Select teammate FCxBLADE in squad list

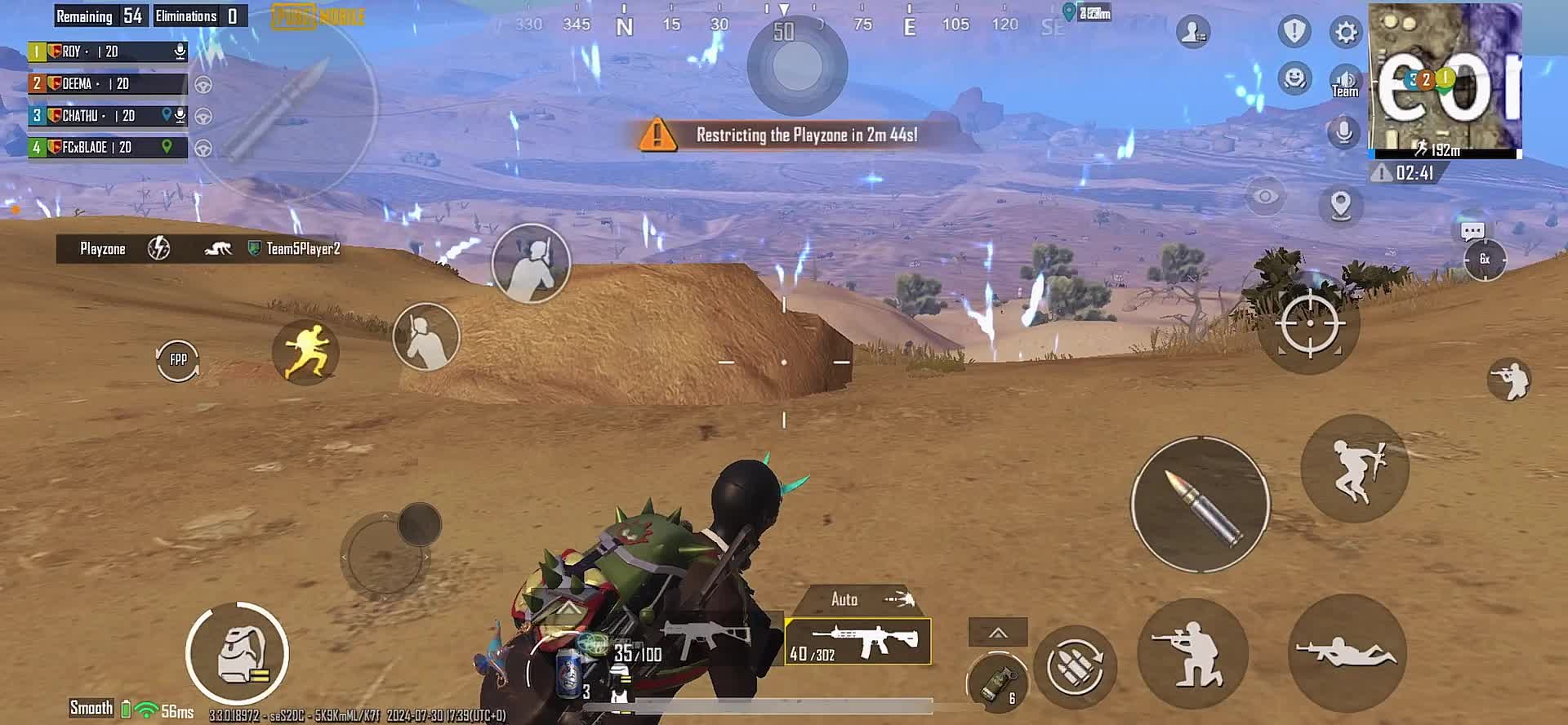(108, 148)
